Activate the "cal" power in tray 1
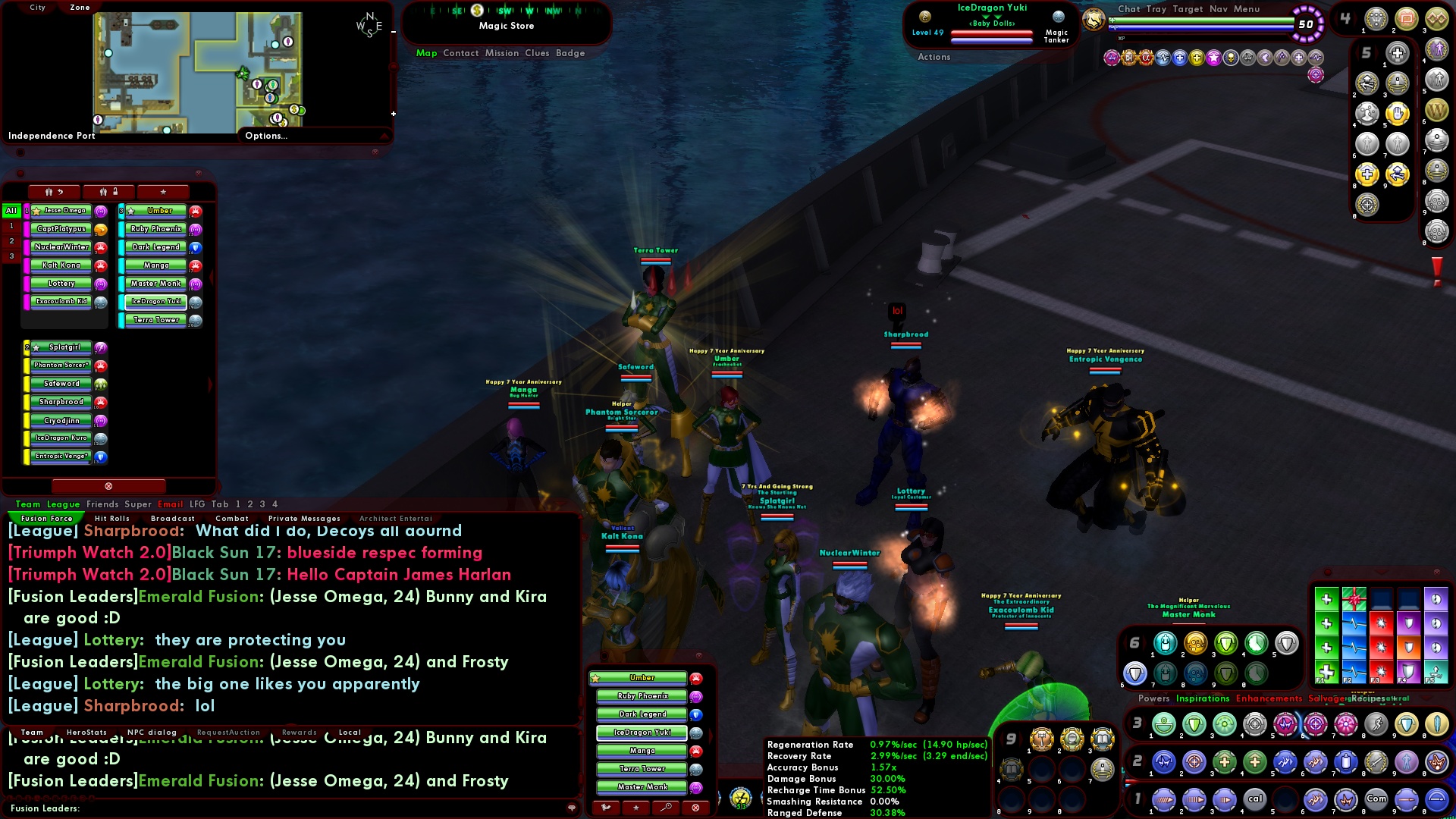The width and height of the screenshot is (1456, 819). [1254, 799]
